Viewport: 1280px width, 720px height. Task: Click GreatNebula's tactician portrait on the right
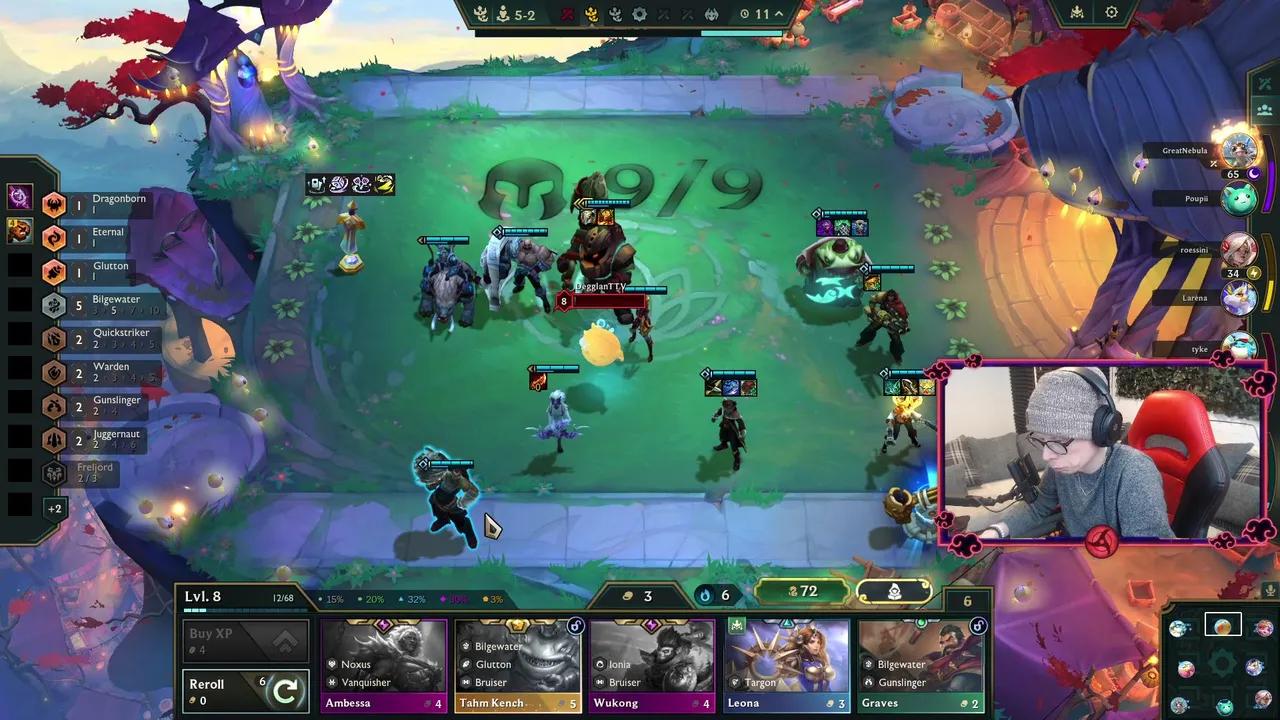[x=1238, y=152]
